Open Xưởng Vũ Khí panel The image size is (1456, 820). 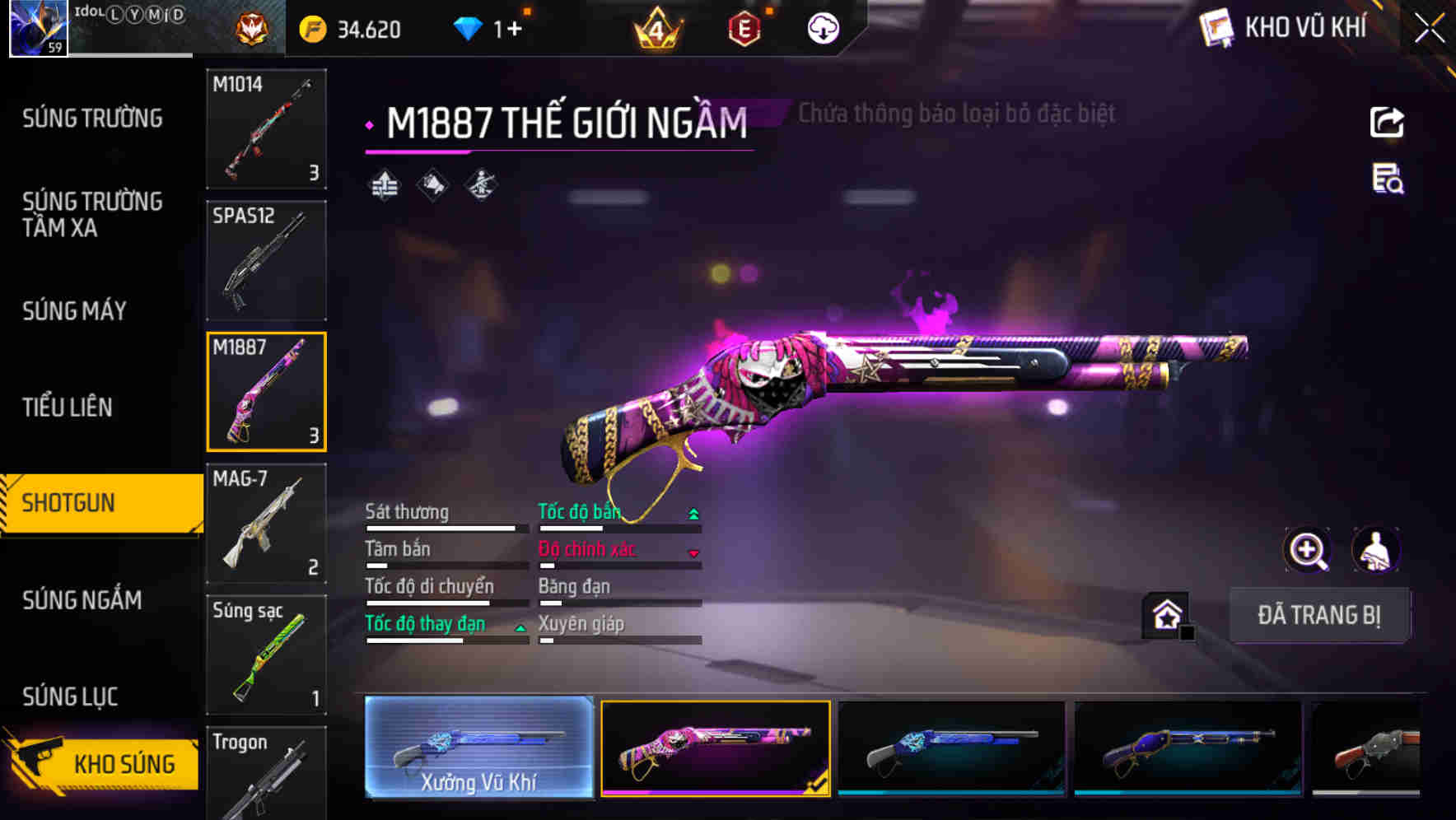point(478,751)
